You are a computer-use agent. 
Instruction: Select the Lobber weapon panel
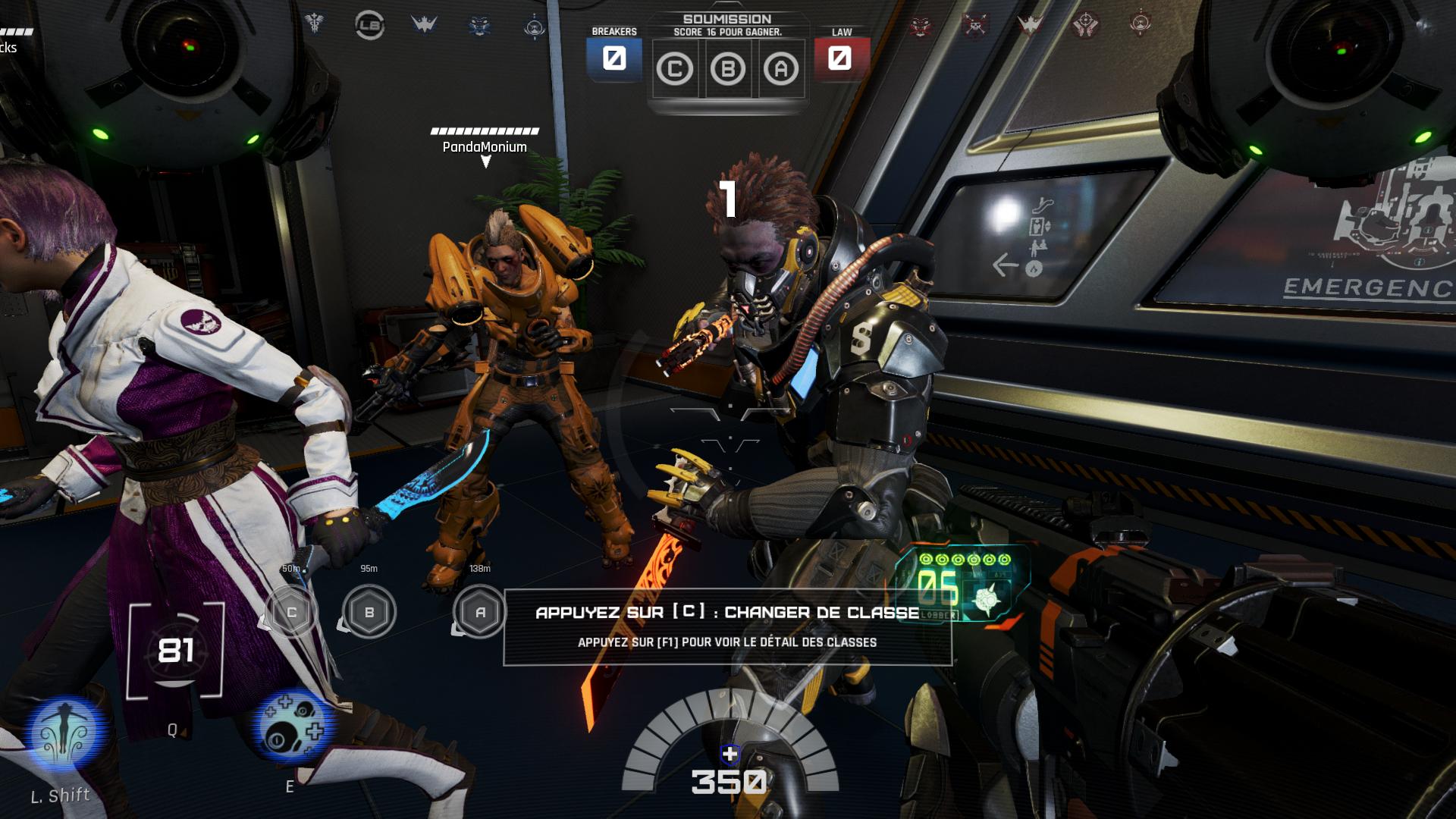pyautogui.click(x=963, y=585)
